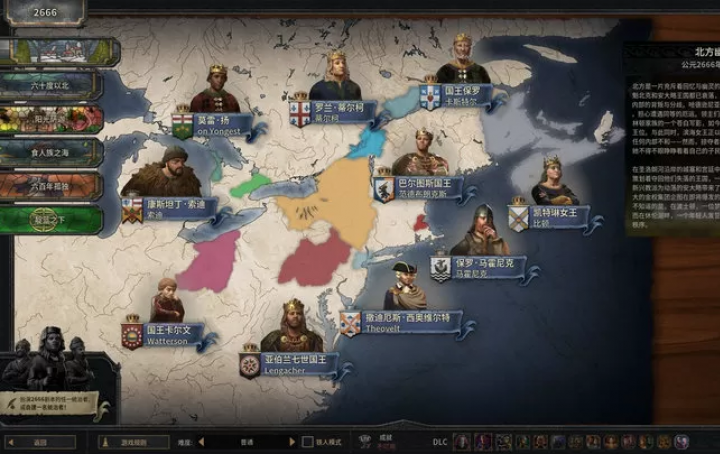720x454 pixels.
Task: Lower the difficulty with the left arrow
Action: click(200, 441)
